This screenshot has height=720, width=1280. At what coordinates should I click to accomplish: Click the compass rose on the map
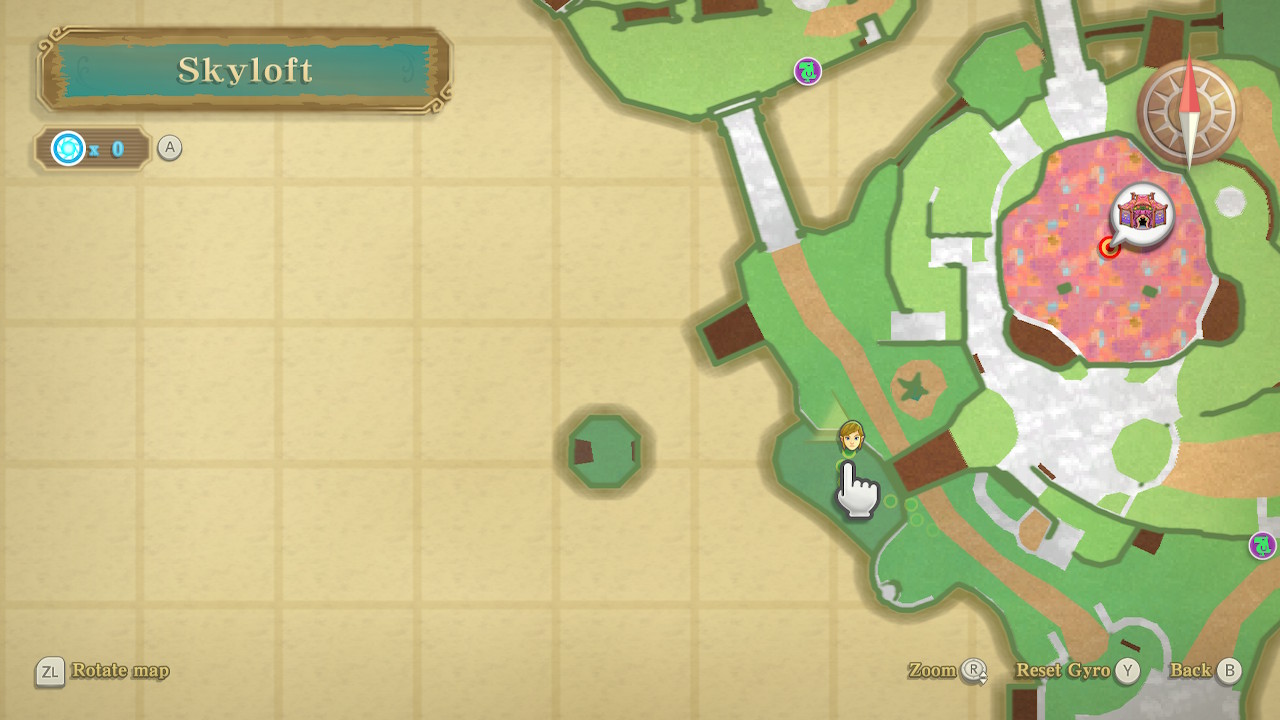tap(1188, 112)
